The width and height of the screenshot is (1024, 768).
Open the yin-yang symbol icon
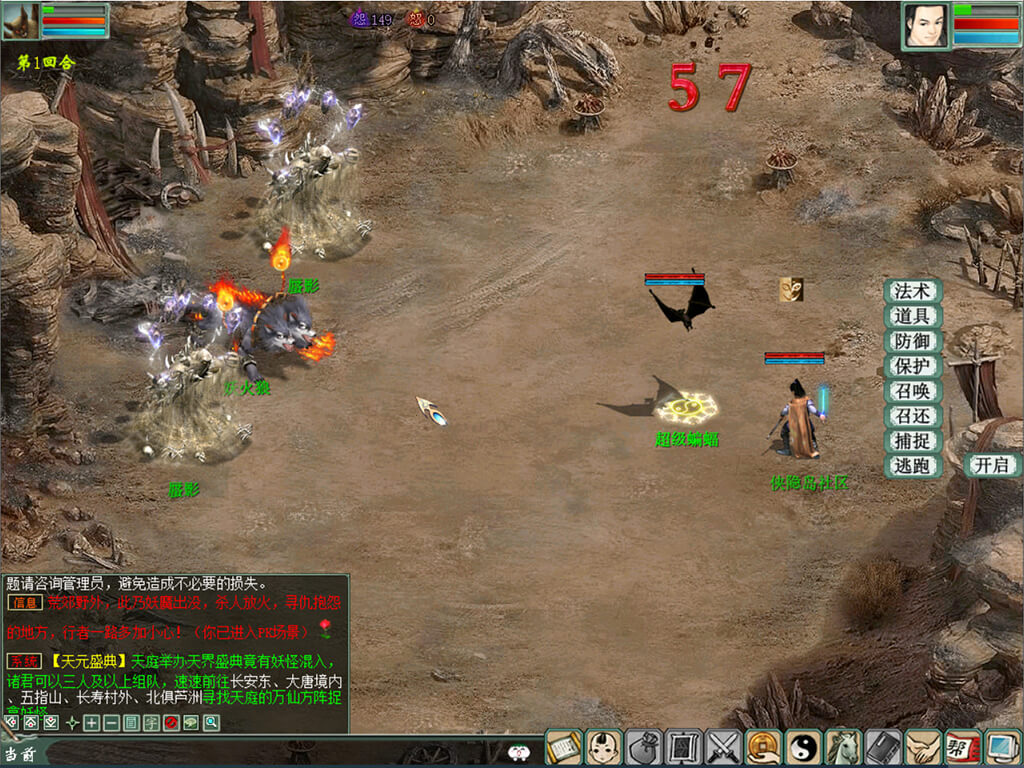(804, 748)
